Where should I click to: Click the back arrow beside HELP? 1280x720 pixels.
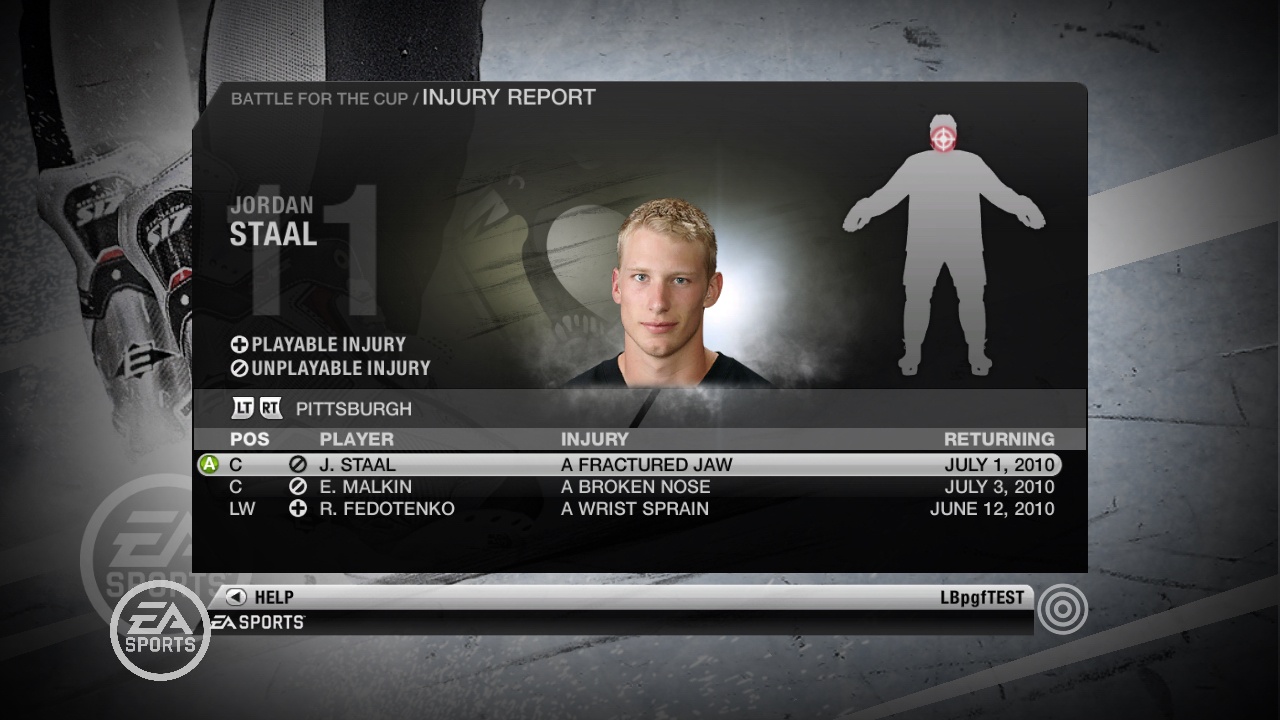pos(236,597)
